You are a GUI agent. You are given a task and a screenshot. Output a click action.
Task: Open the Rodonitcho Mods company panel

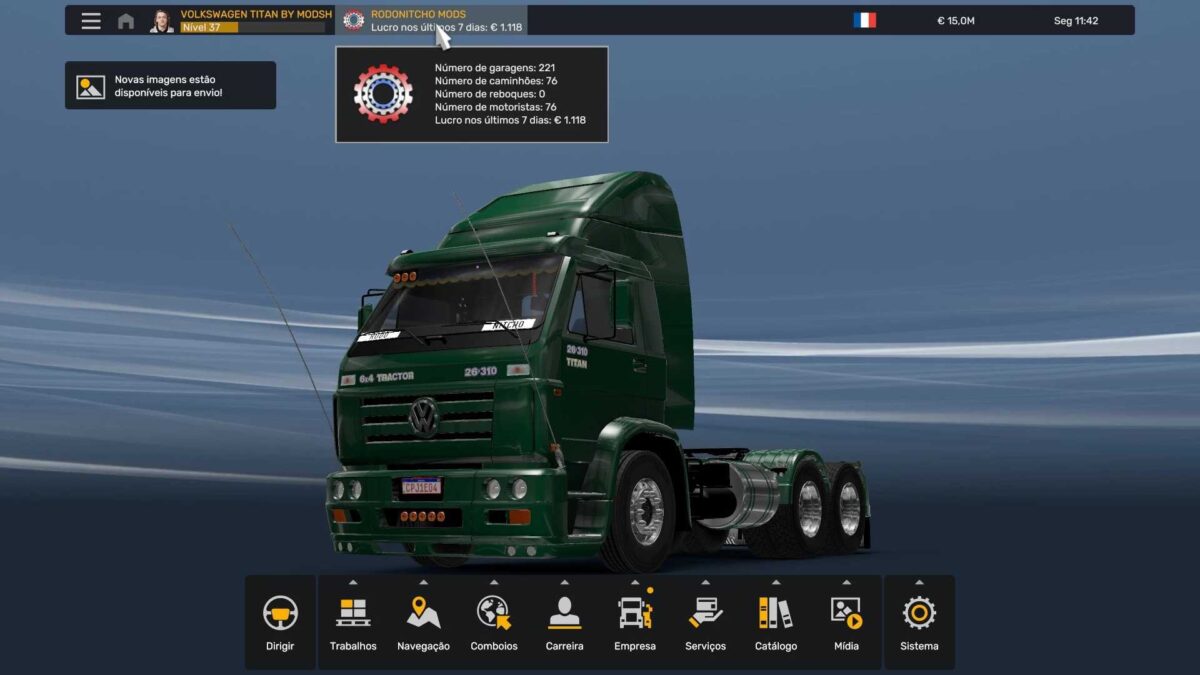[431, 21]
